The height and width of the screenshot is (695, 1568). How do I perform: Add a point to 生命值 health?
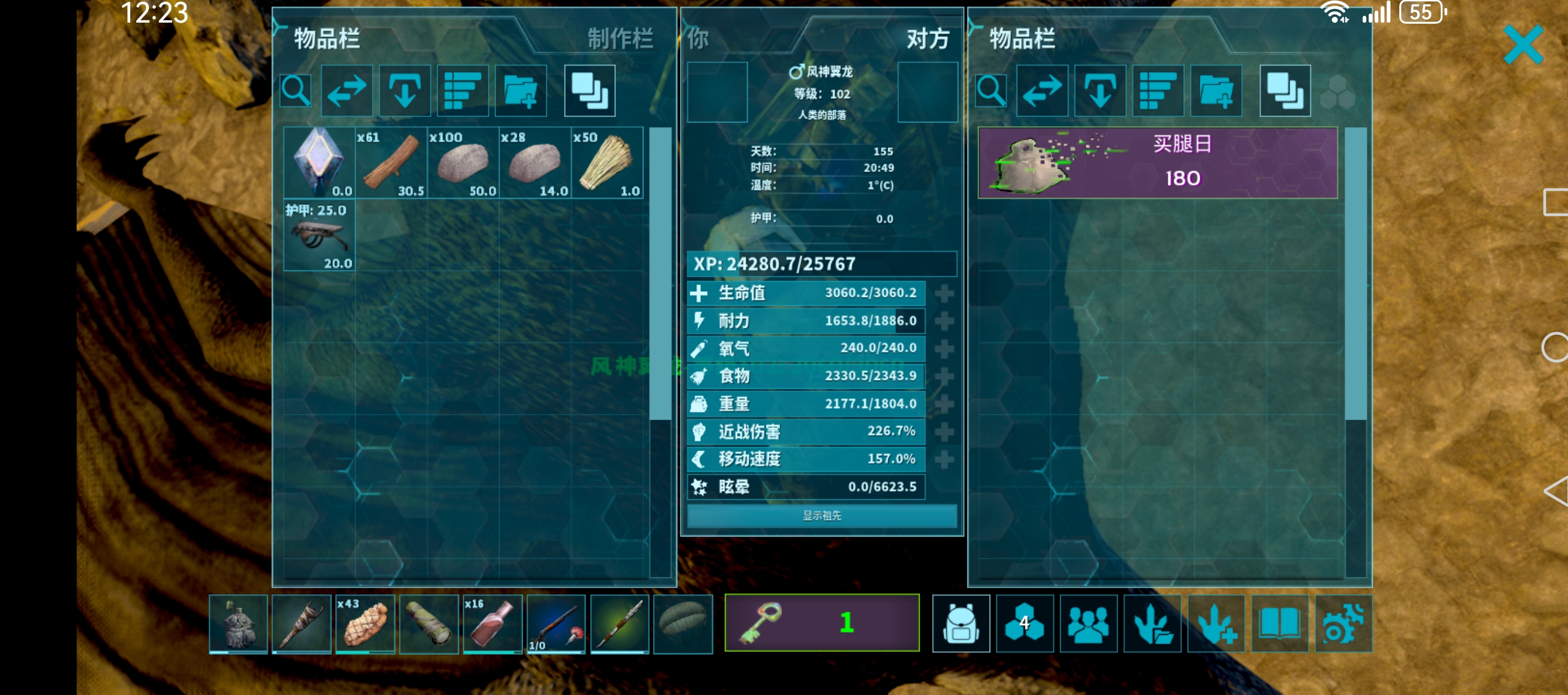pos(944,293)
